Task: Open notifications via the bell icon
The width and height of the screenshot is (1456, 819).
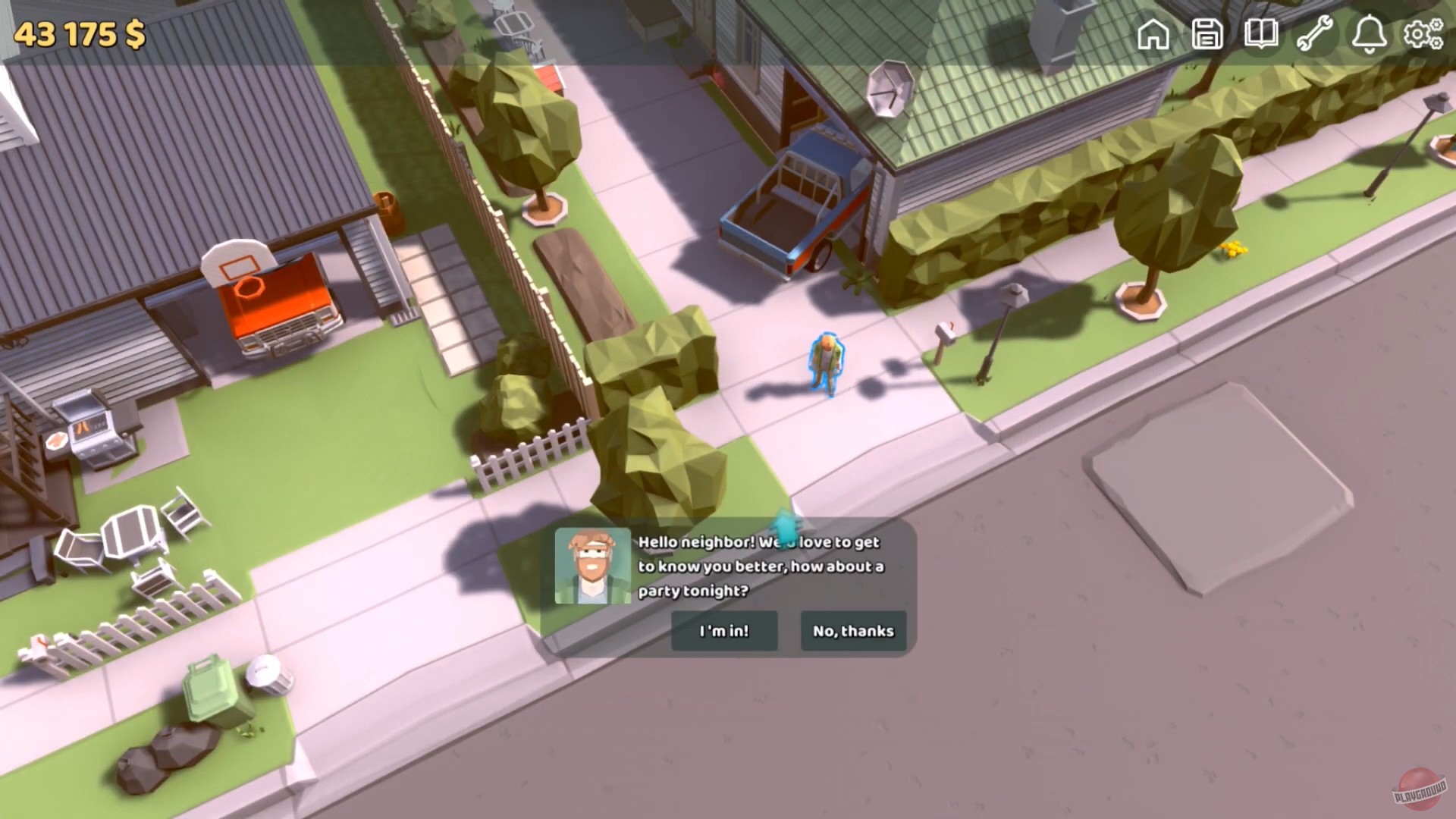Action: point(1369,34)
